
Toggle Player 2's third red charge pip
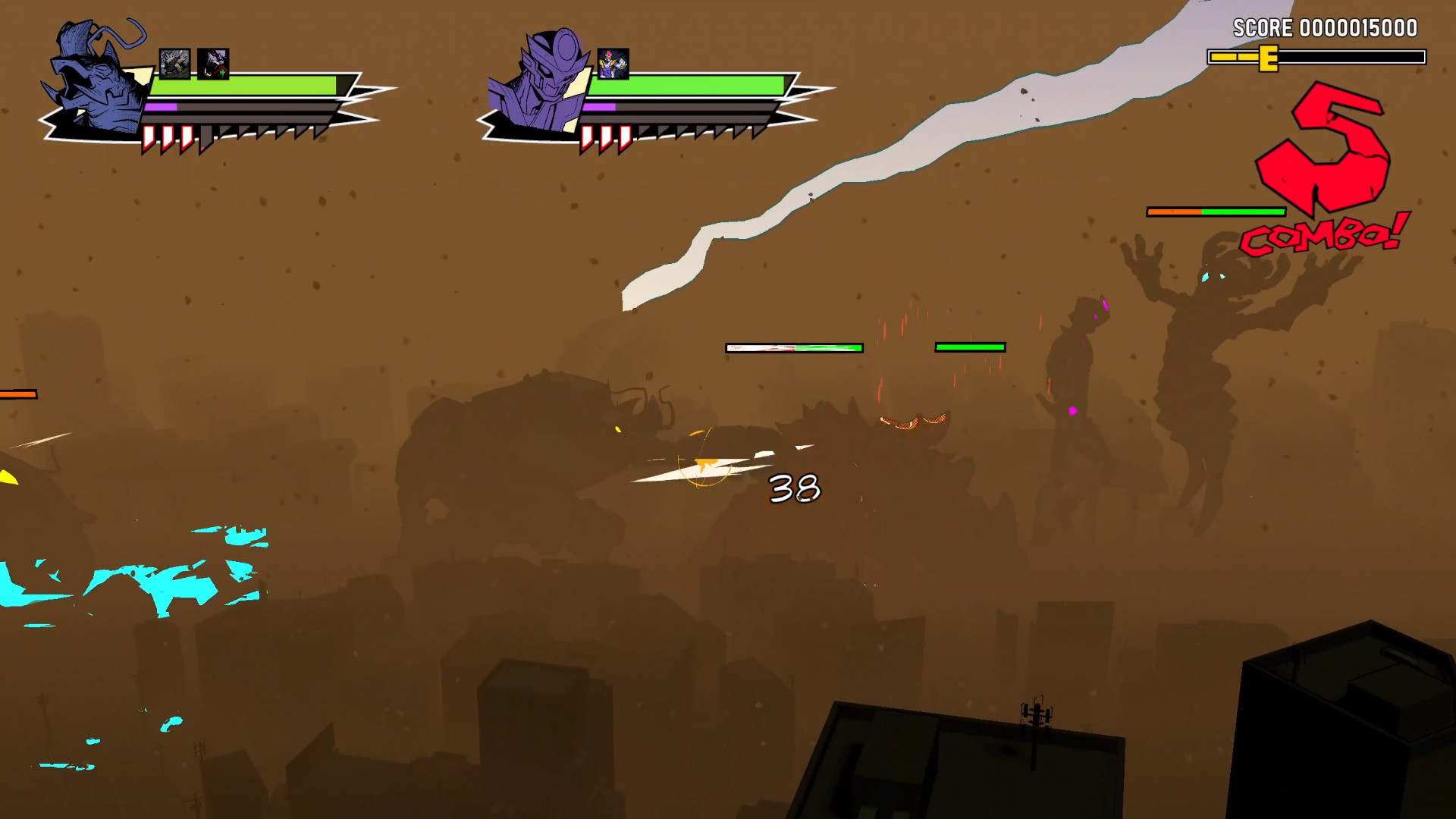pos(626,137)
